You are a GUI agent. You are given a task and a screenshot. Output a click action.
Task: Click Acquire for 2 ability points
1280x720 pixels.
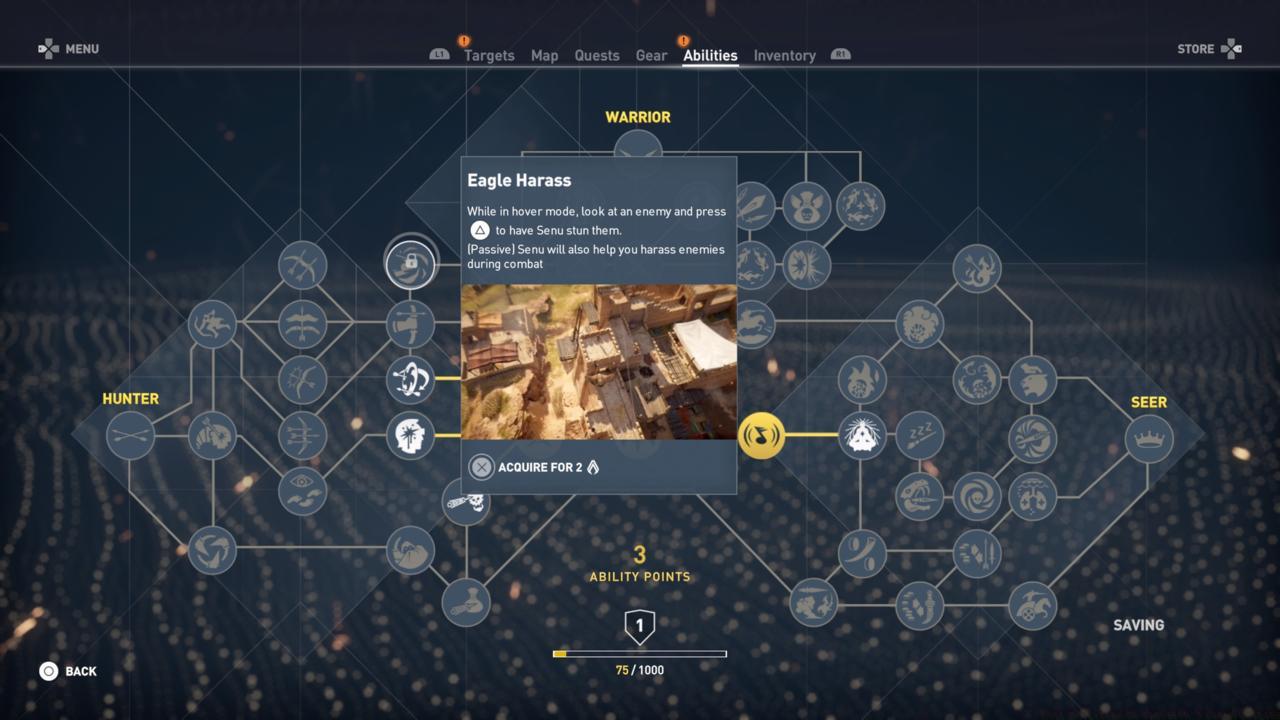coord(534,466)
